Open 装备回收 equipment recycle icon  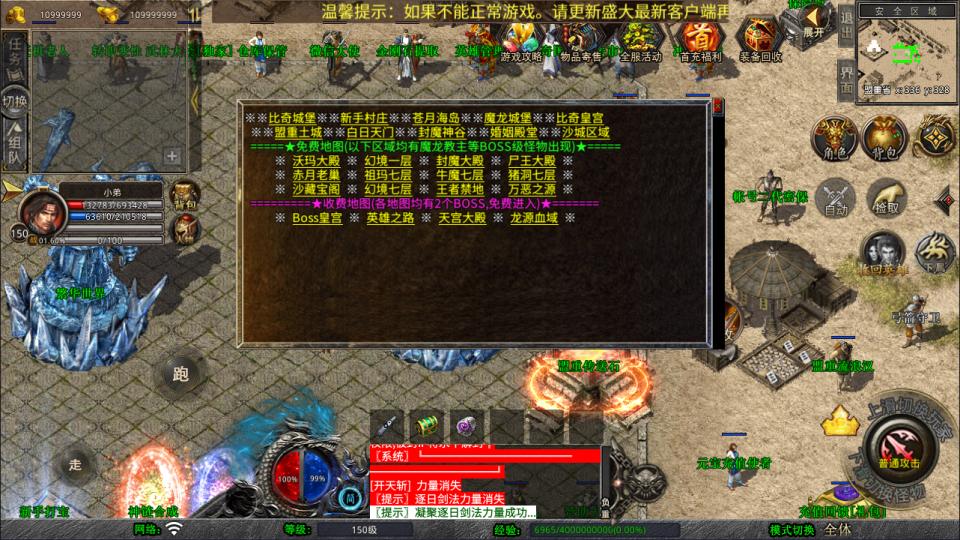pyautogui.click(x=760, y=42)
